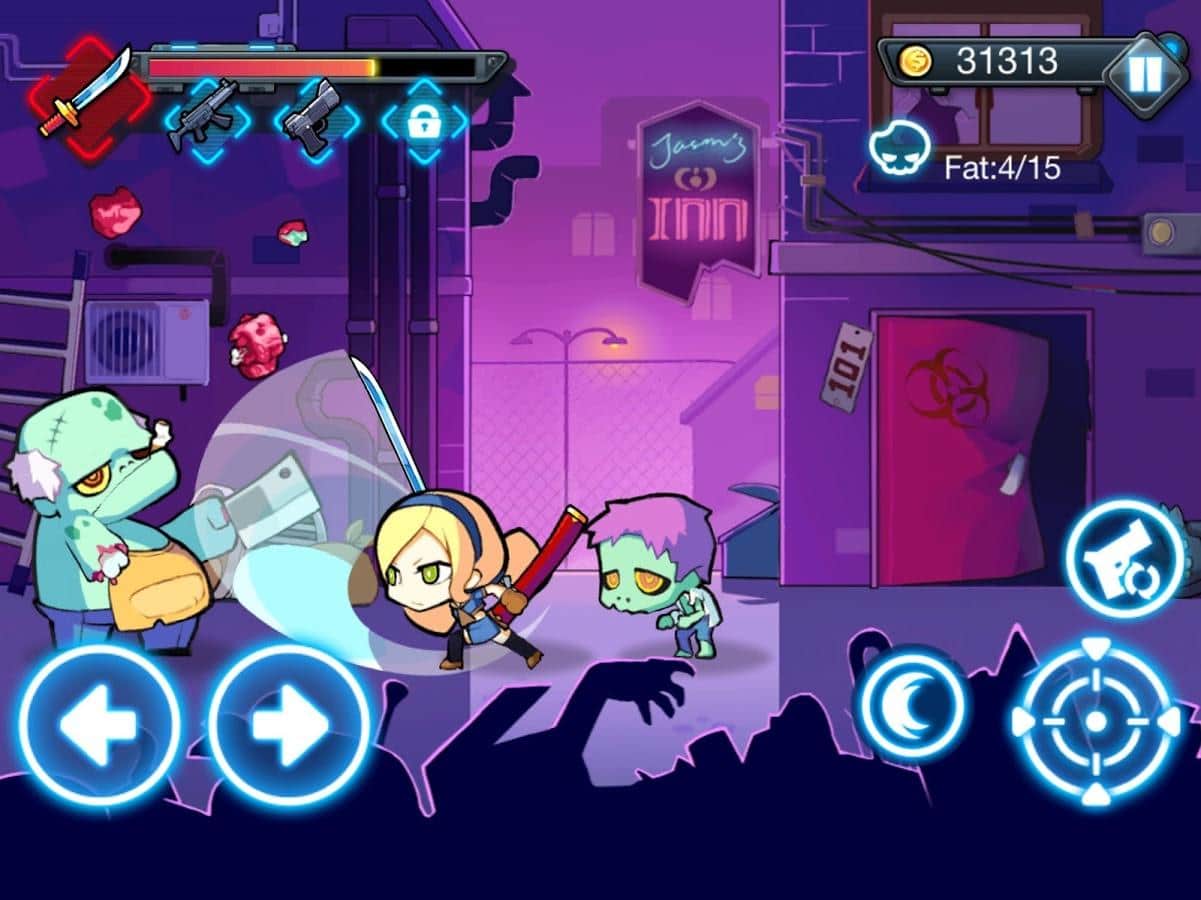Equip the pistol weapon

[315, 119]
